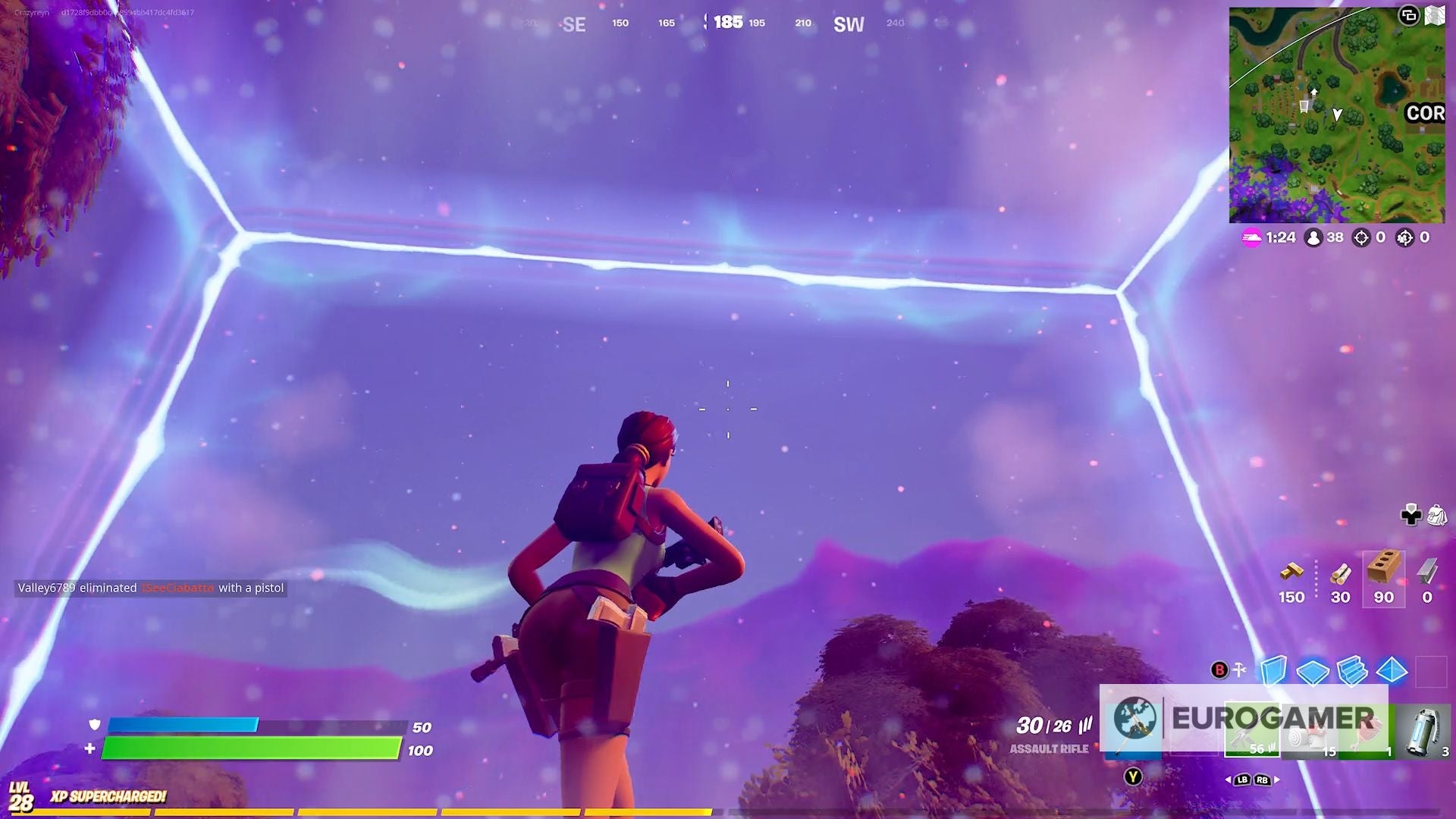Click the eliminations crosshair icon
This screenshot has width=1456, height=819.
coord(1362,237)
